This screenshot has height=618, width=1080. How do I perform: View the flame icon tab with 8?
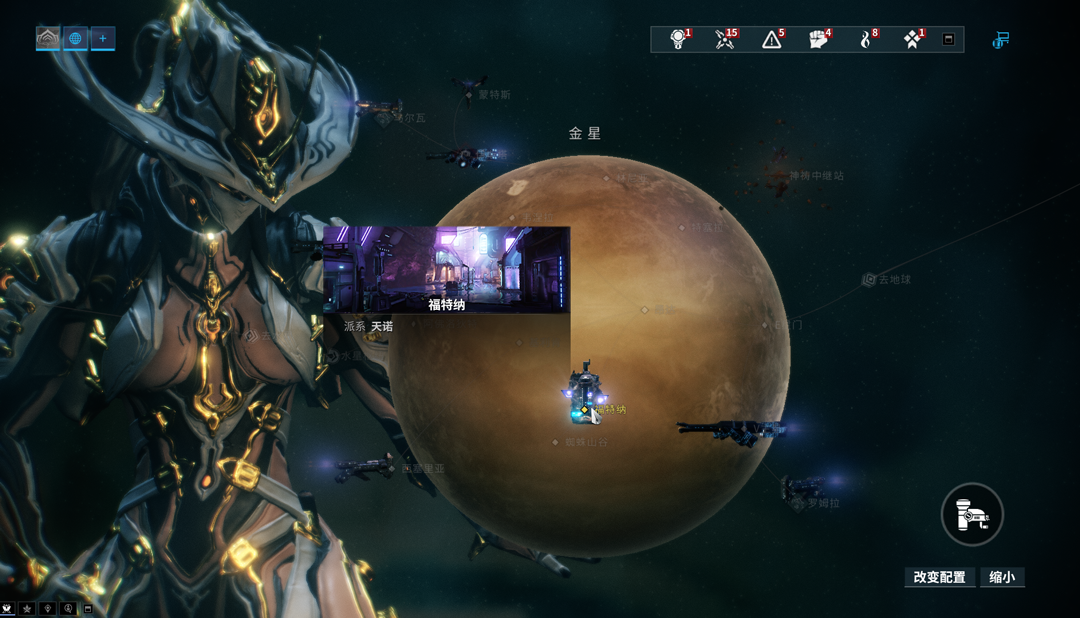point(867,39)
